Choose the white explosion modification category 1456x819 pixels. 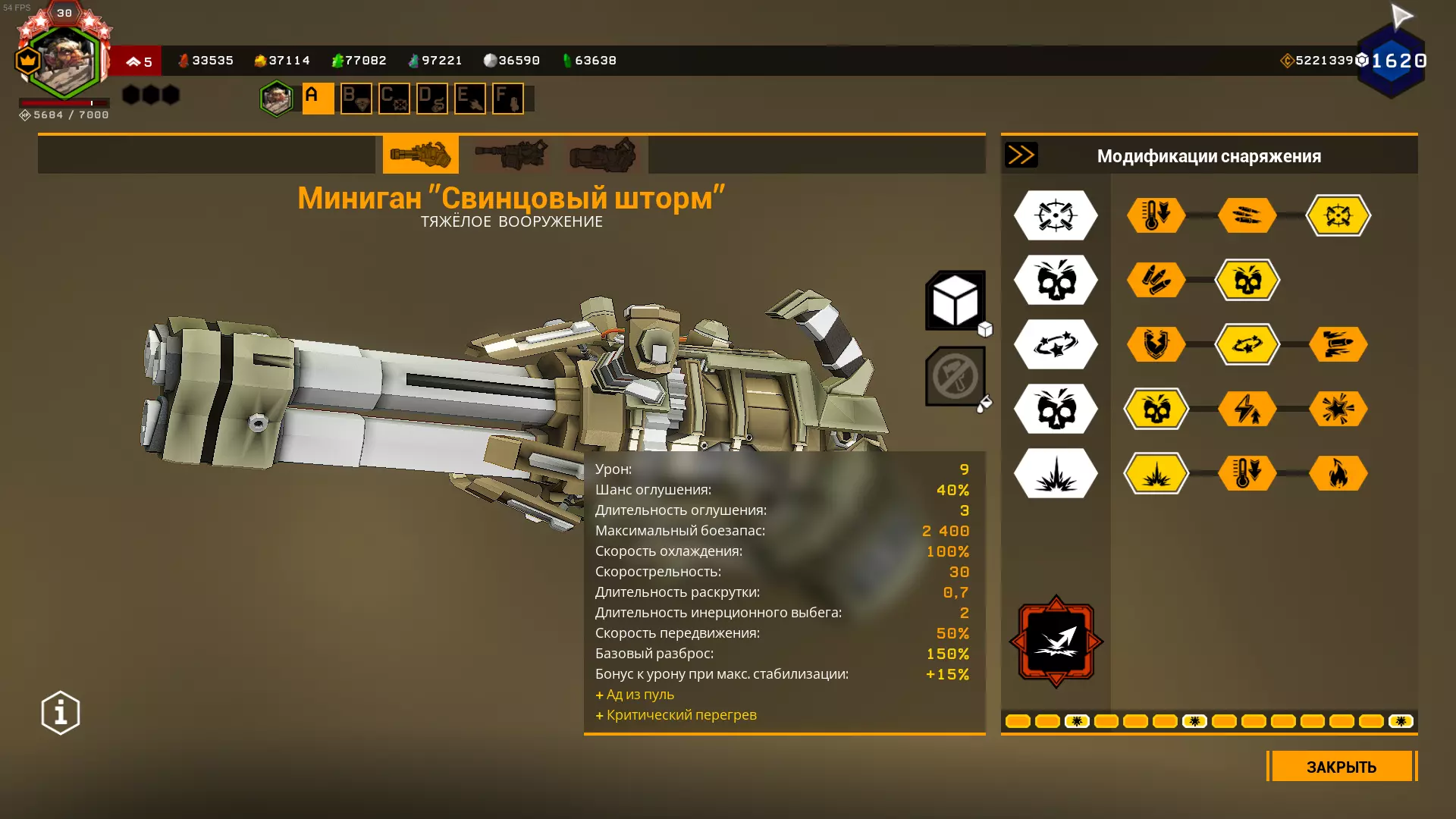point(1056,473)
